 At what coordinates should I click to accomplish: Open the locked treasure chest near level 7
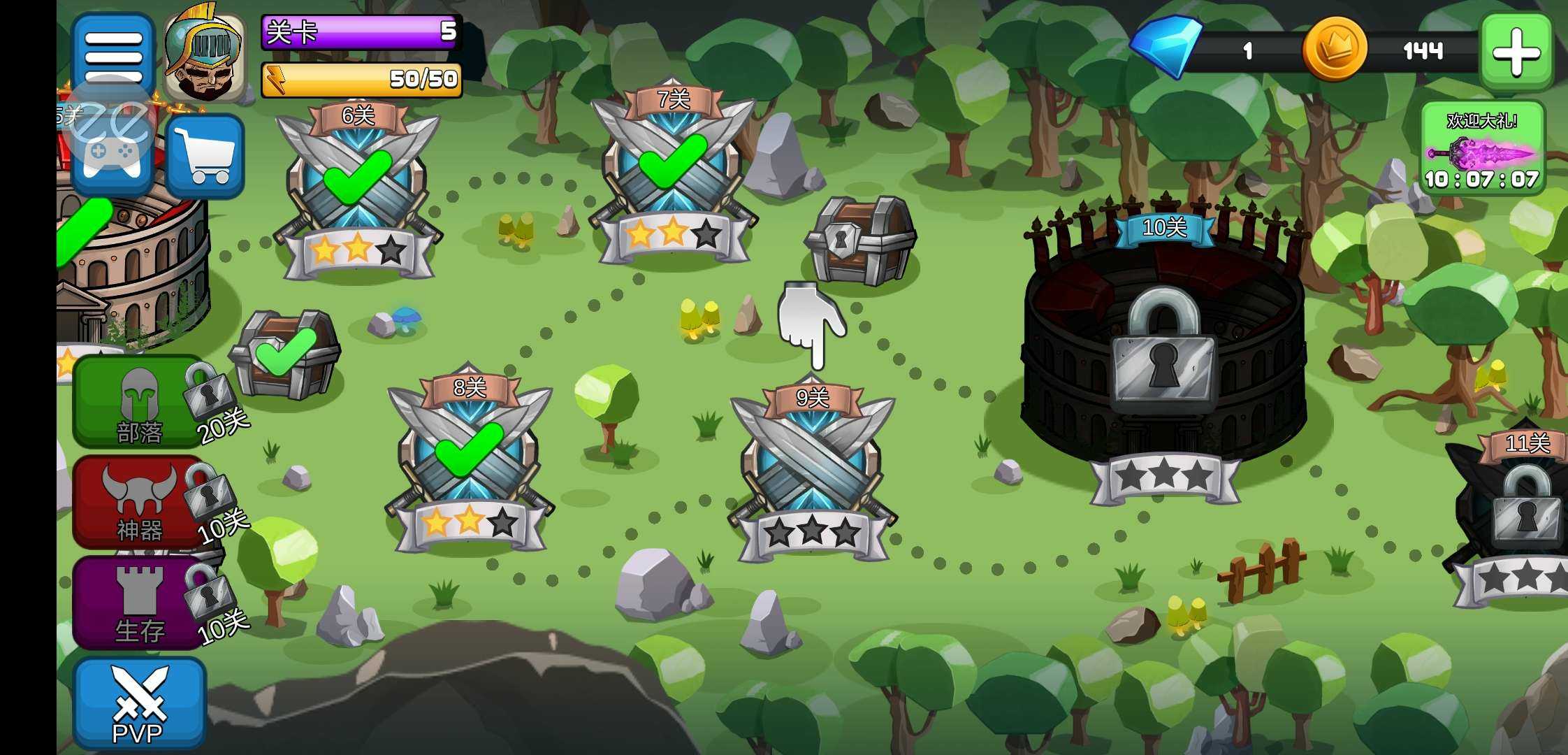point(861,239)
